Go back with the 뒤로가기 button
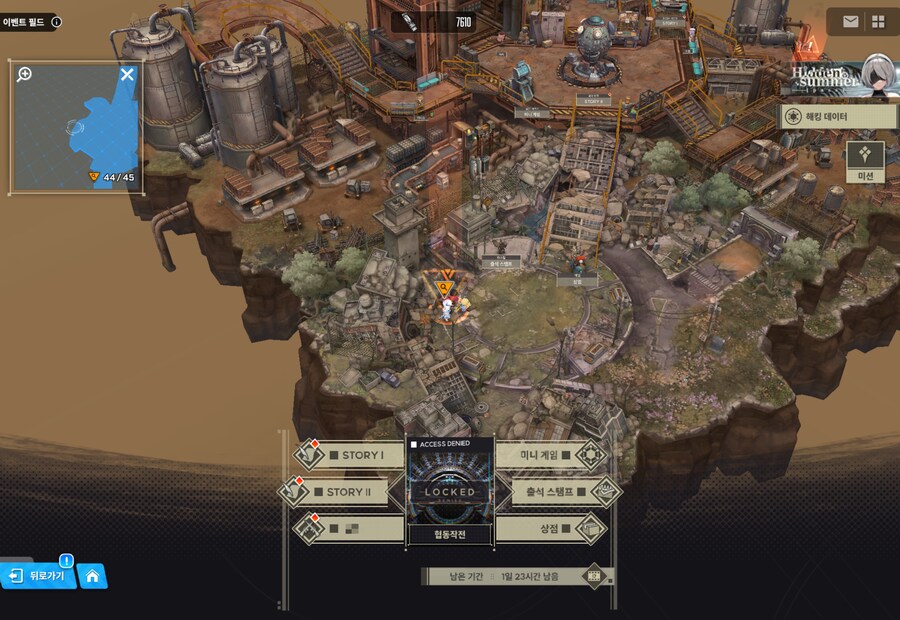The image size is (900, 620). [39, 576]
